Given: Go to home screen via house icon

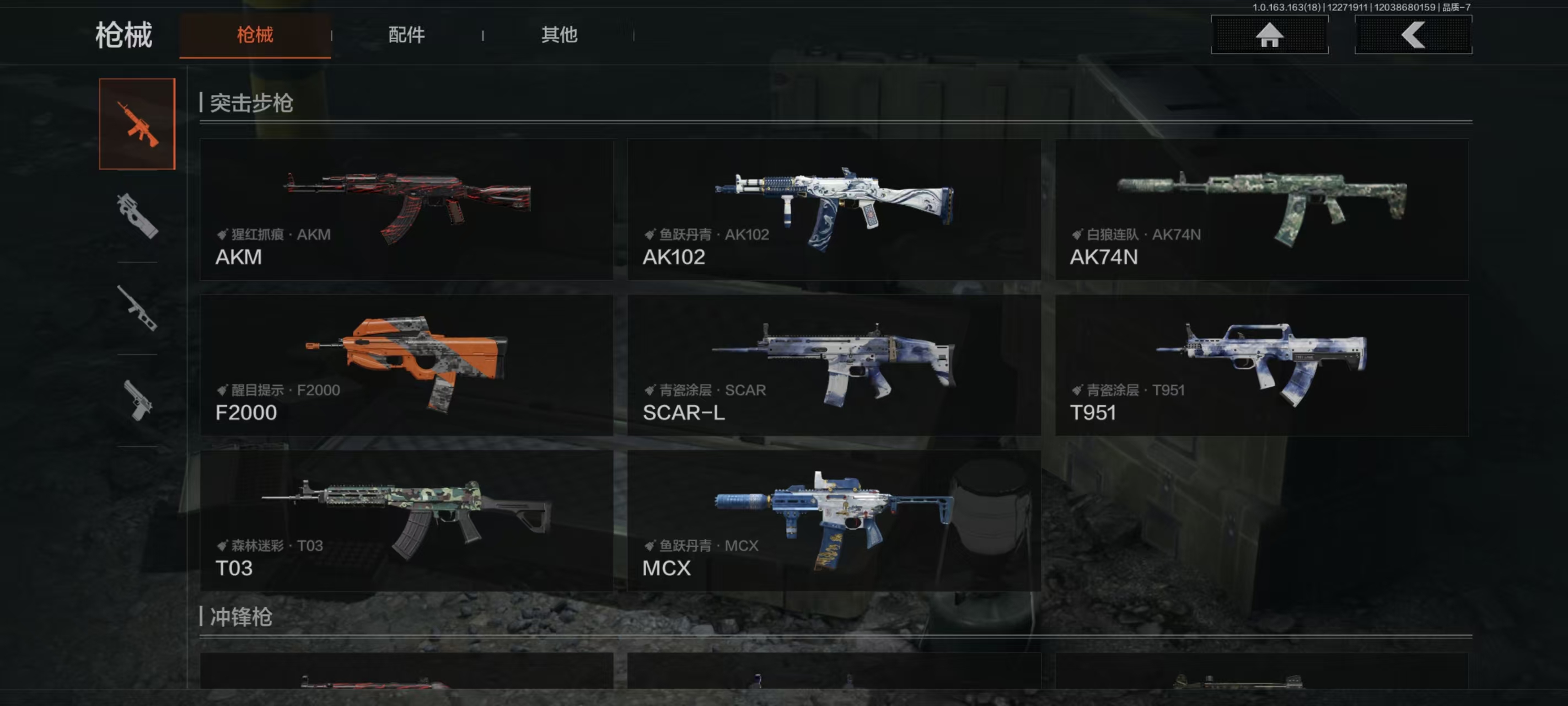Looking at the screenshot, I should click(1269, 35).
